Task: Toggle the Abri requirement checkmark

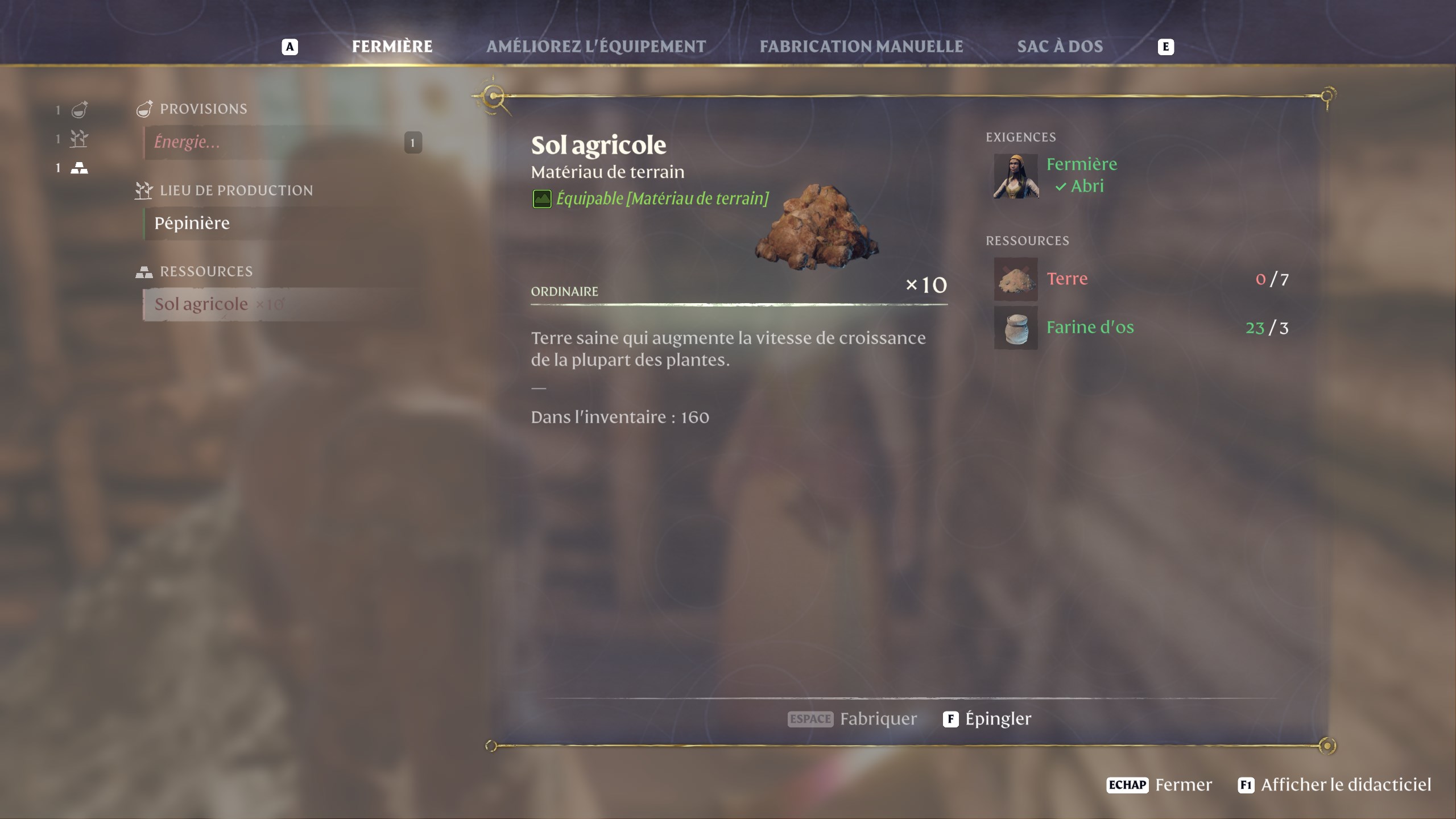Action: tap(1061, 186)
